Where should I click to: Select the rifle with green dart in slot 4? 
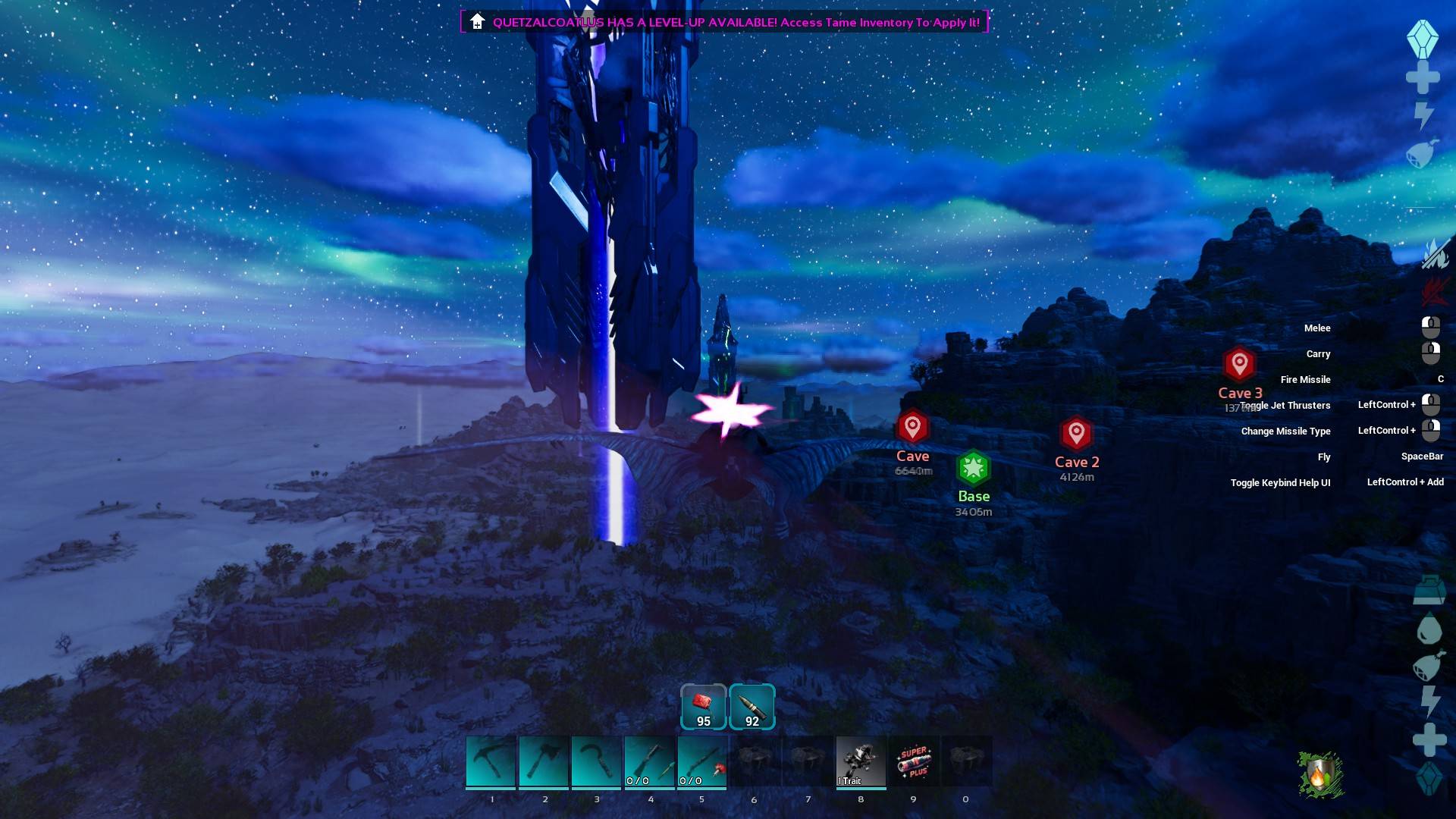(x=650, y=761)
